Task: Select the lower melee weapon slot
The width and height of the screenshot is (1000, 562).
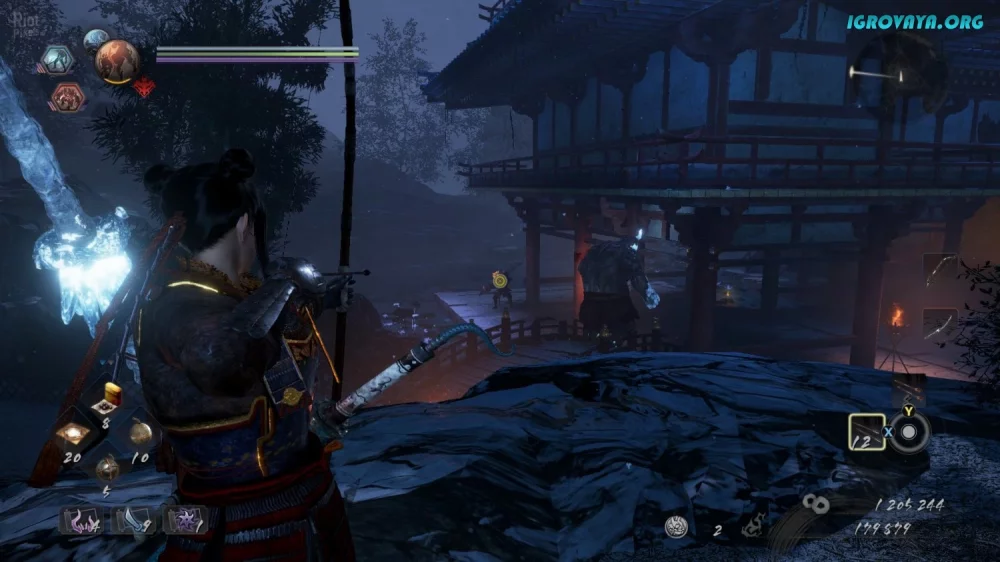Action: tap(939, 324)
